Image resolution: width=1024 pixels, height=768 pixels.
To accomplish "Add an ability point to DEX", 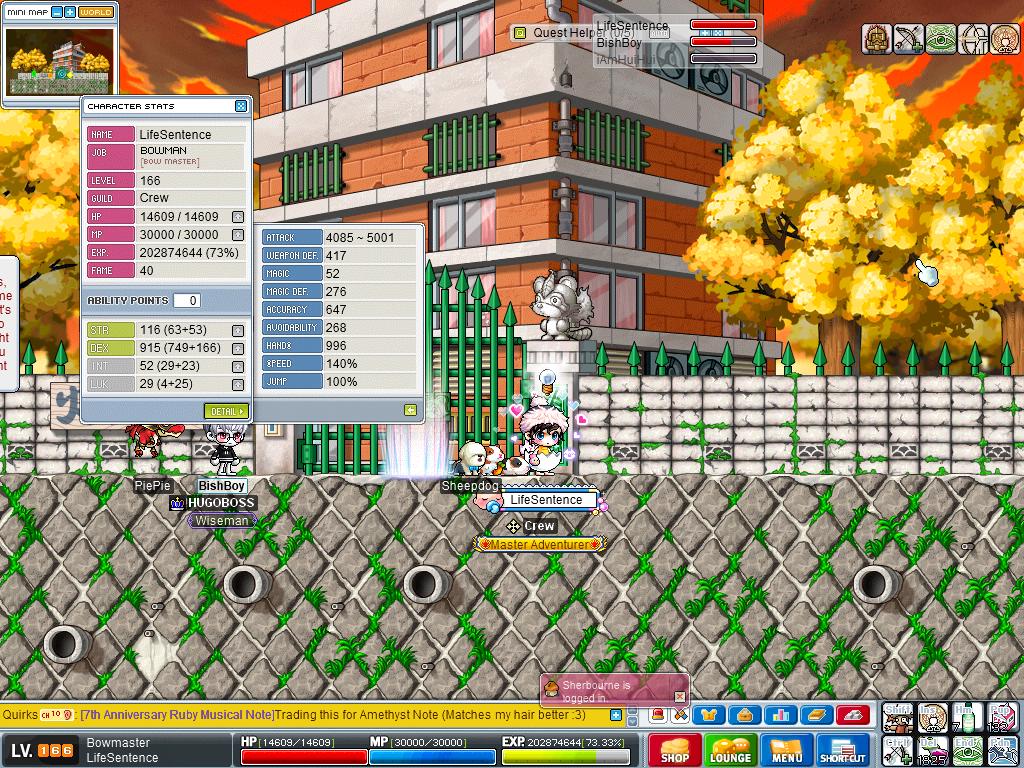I will pos(238,349).
